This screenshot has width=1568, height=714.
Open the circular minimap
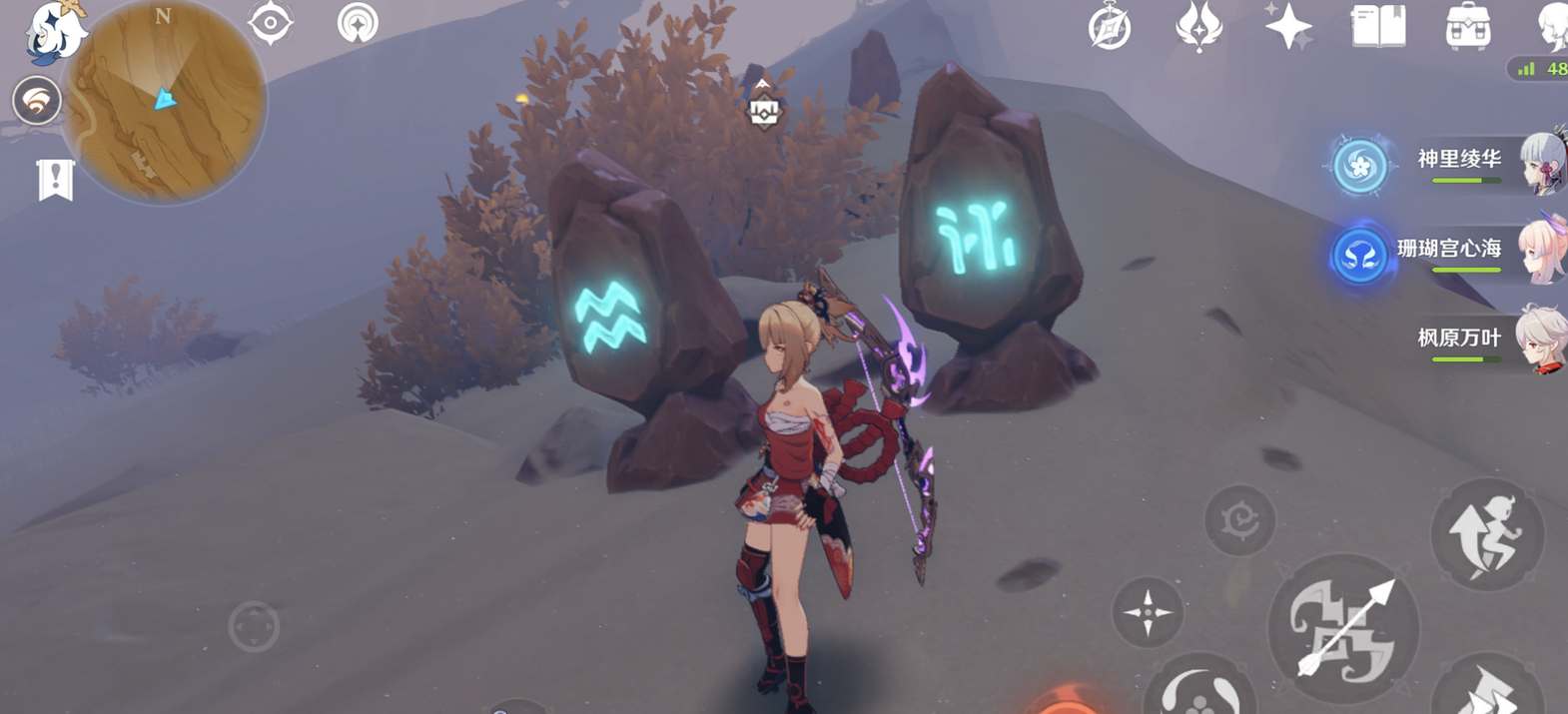click(x=165, y=102)
